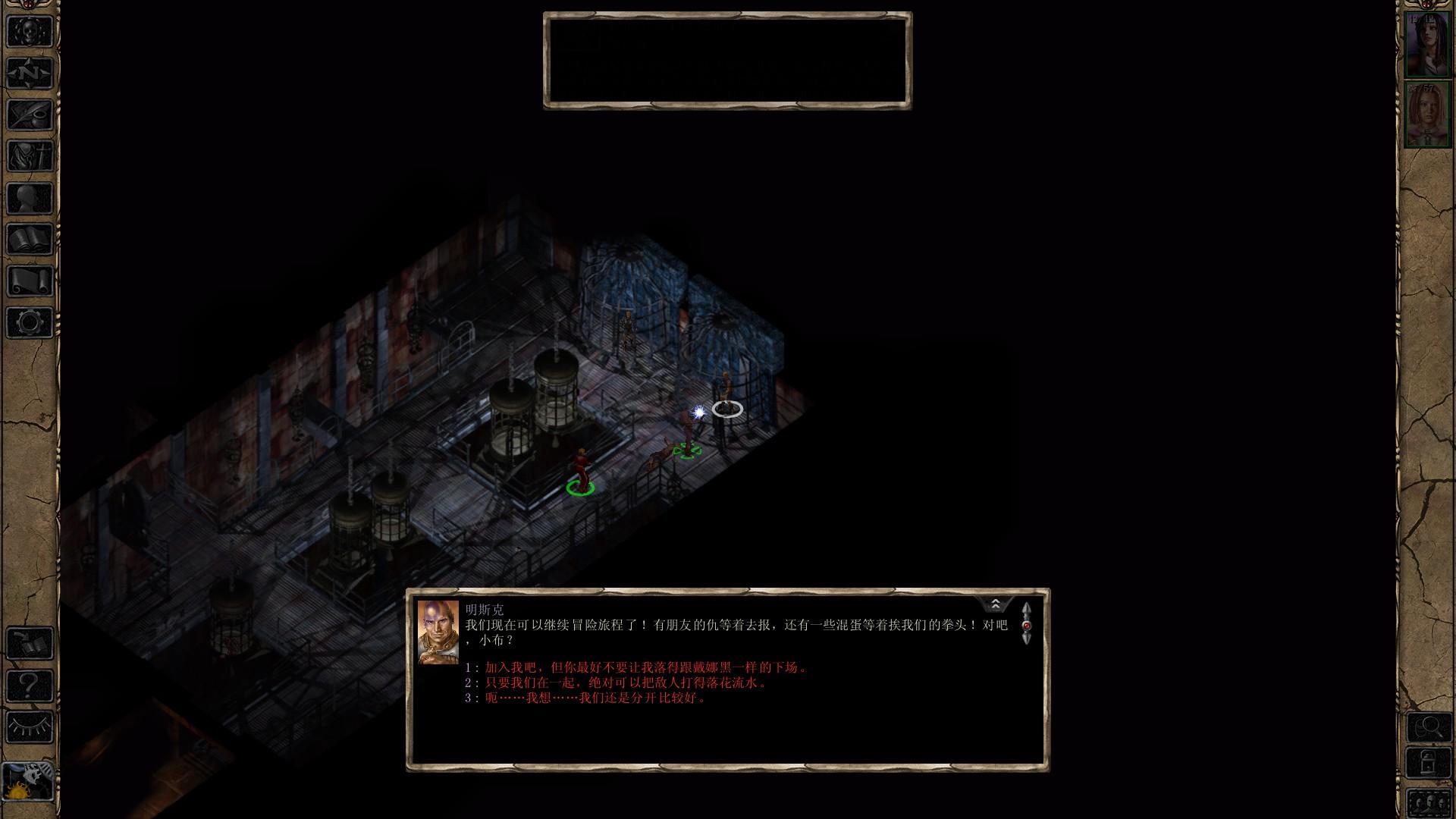The width and height of the screenshot is (1456, 819).
Task: Click the dialogue scroll-up arrow
Action: click(x=1027, y=609)
